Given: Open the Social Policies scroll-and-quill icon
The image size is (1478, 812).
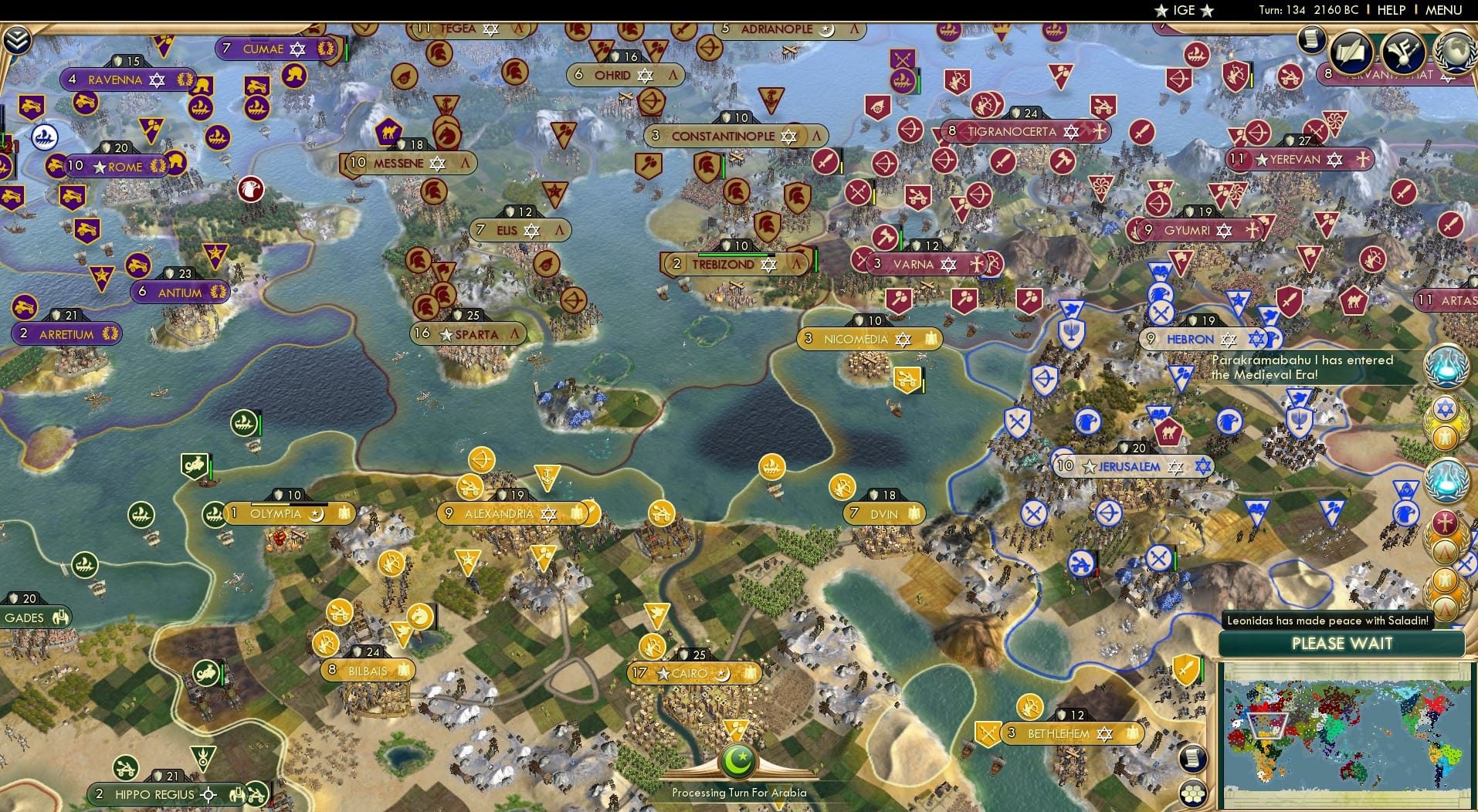Looking at the screenshot, I should pos(1351,52).
